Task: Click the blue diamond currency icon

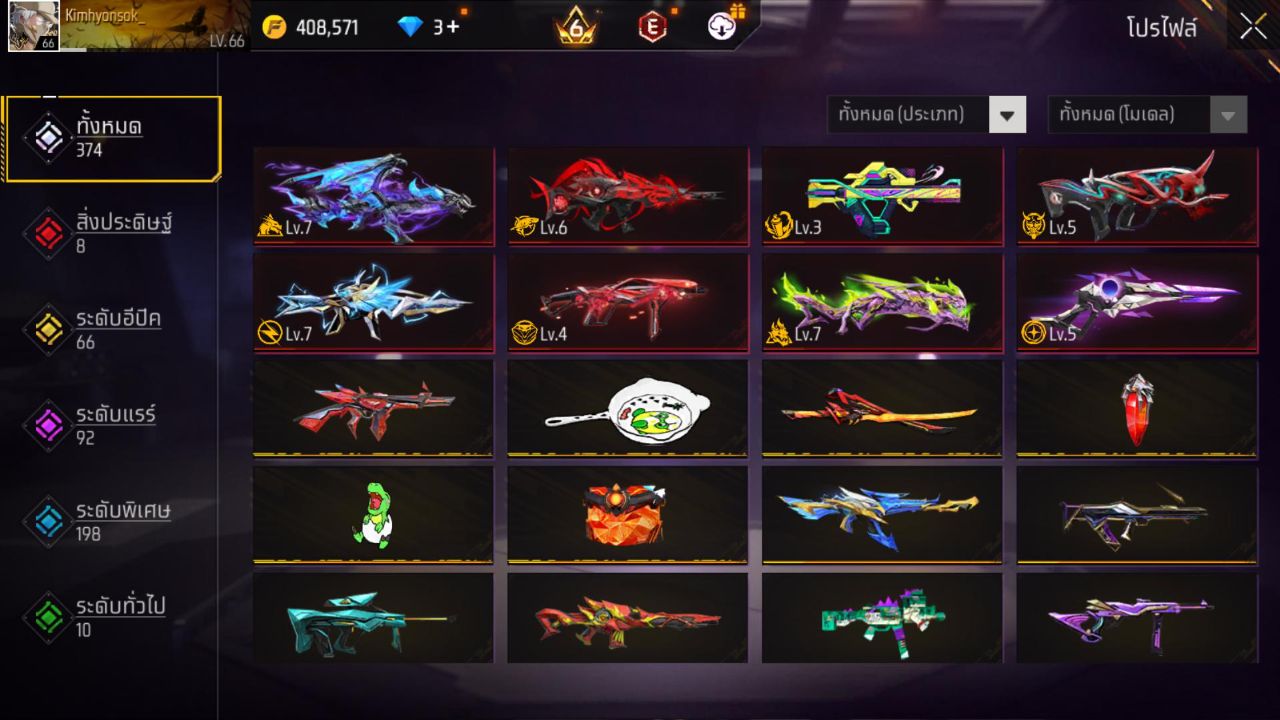Action: click(x=411, y=27)
